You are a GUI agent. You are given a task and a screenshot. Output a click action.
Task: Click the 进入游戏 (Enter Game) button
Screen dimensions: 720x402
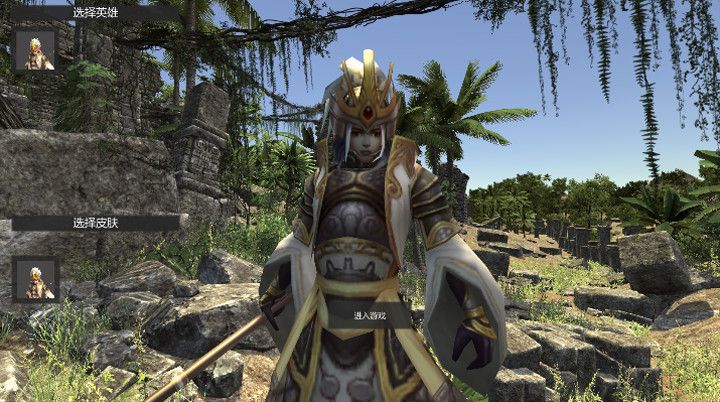coord(369,315)
